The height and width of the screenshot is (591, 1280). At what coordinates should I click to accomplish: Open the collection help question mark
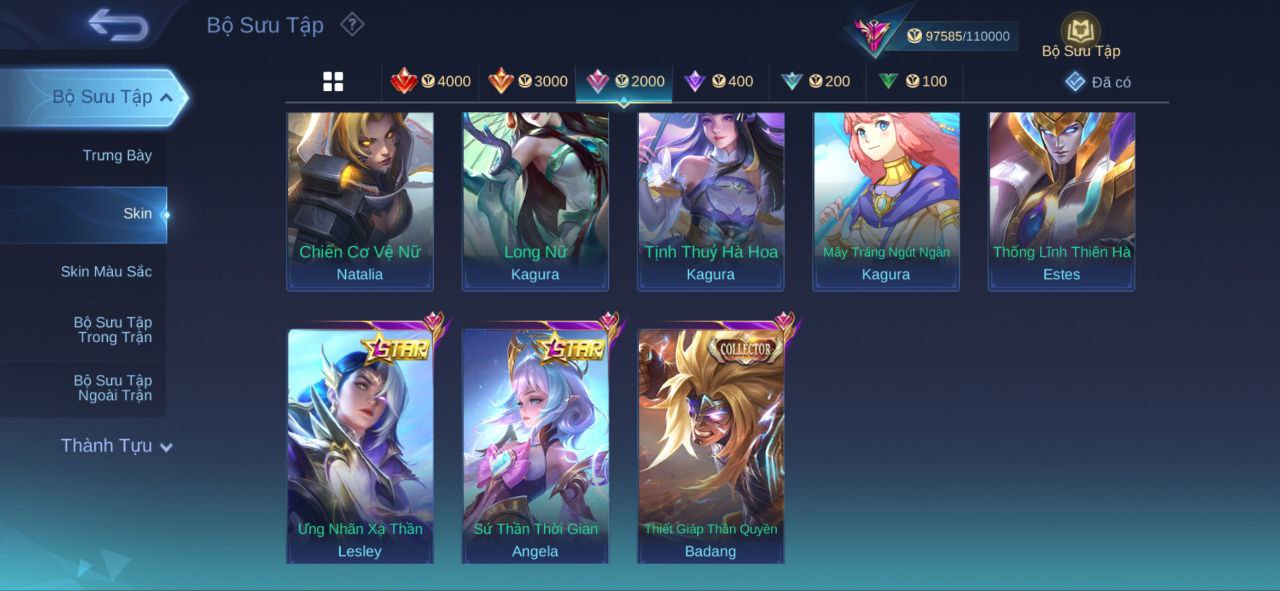[352, 24]
